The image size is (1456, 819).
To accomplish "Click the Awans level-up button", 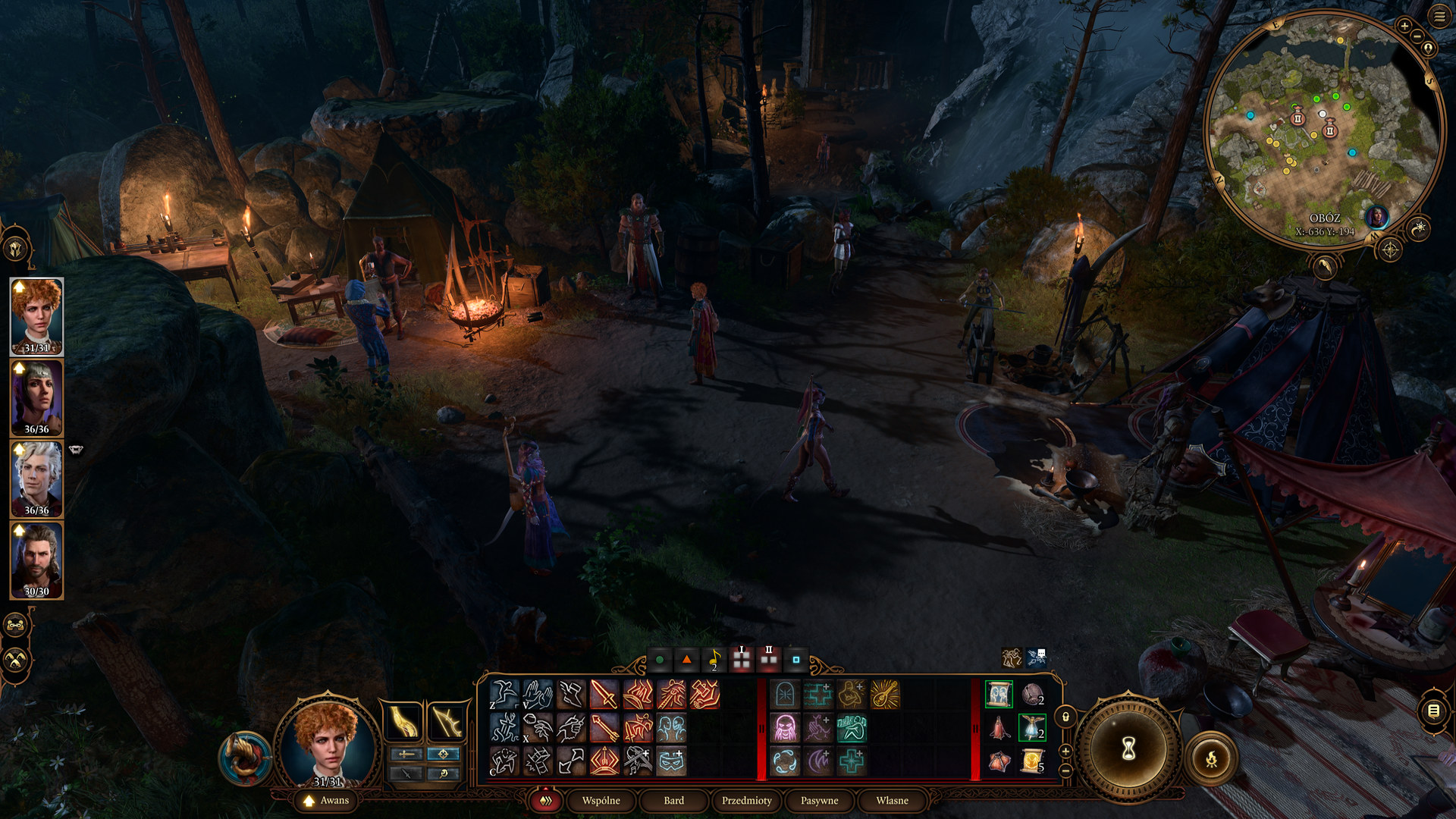I will point(327,800).
